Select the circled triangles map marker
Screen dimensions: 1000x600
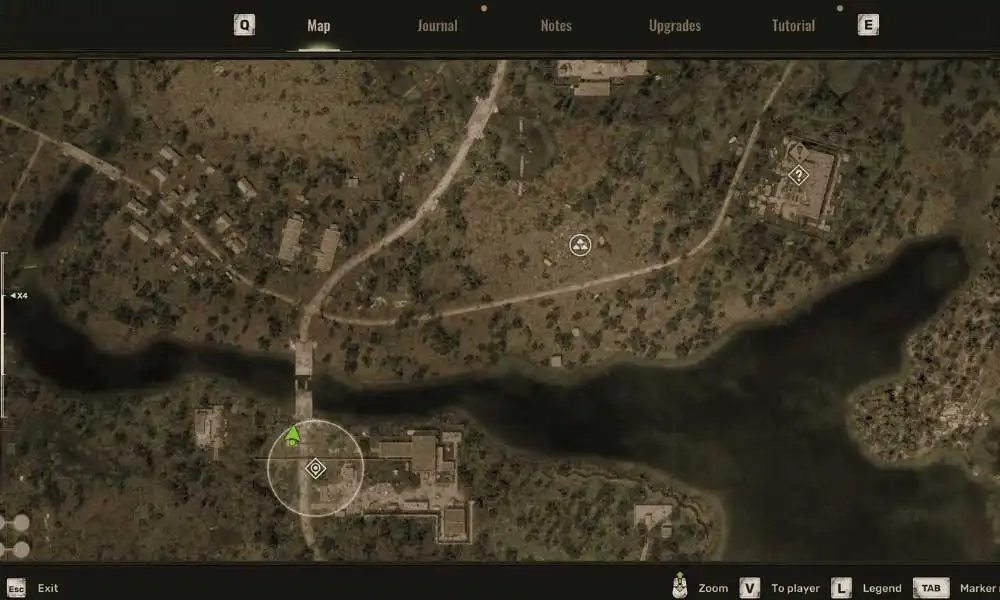click(x=581, y=245)
